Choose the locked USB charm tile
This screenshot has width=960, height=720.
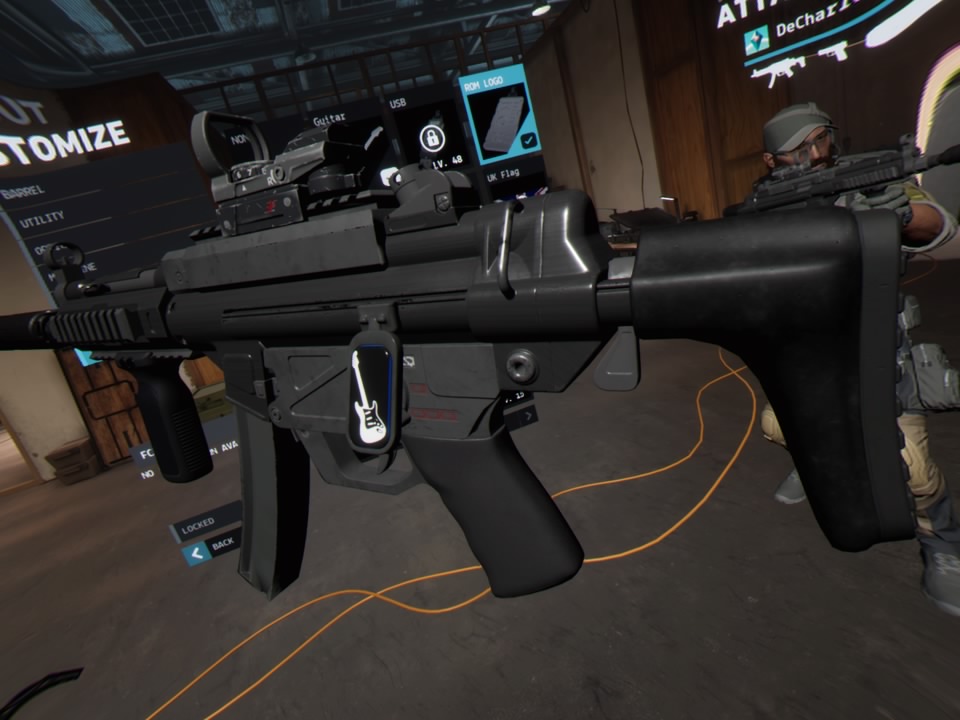(x=430, y=137)
